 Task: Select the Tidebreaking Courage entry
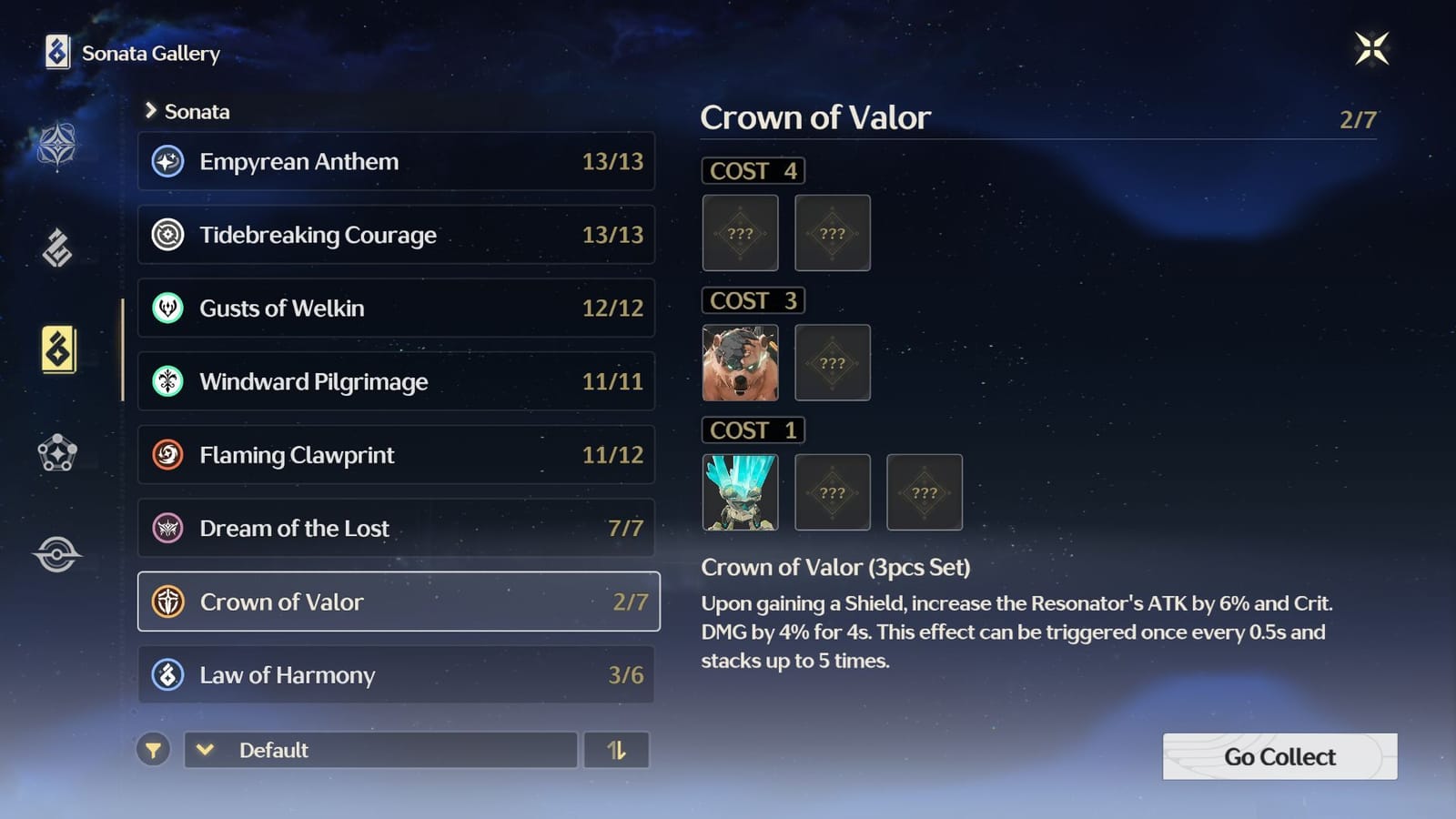pos(396,235)
